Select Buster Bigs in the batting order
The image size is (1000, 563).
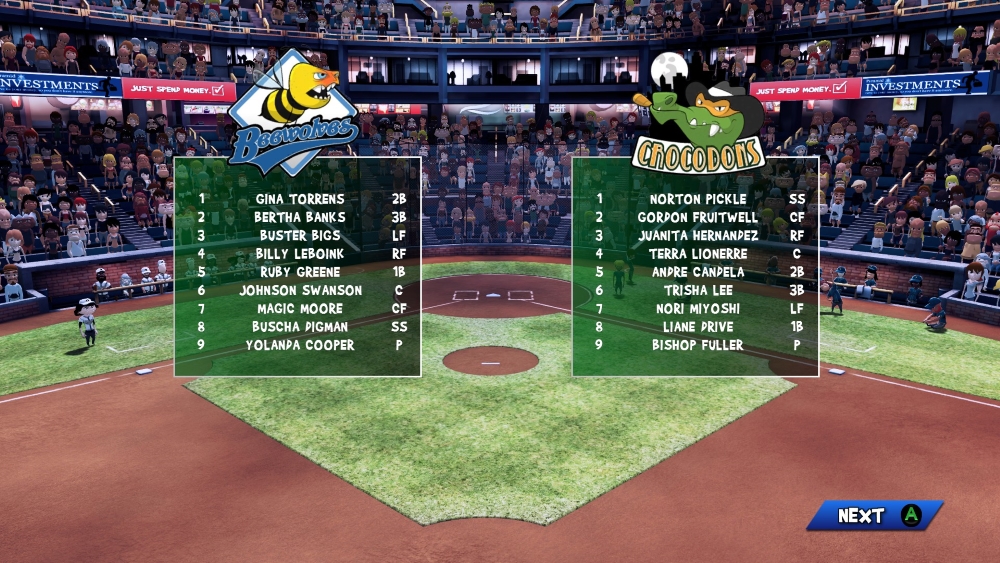(x=300, y=235)
